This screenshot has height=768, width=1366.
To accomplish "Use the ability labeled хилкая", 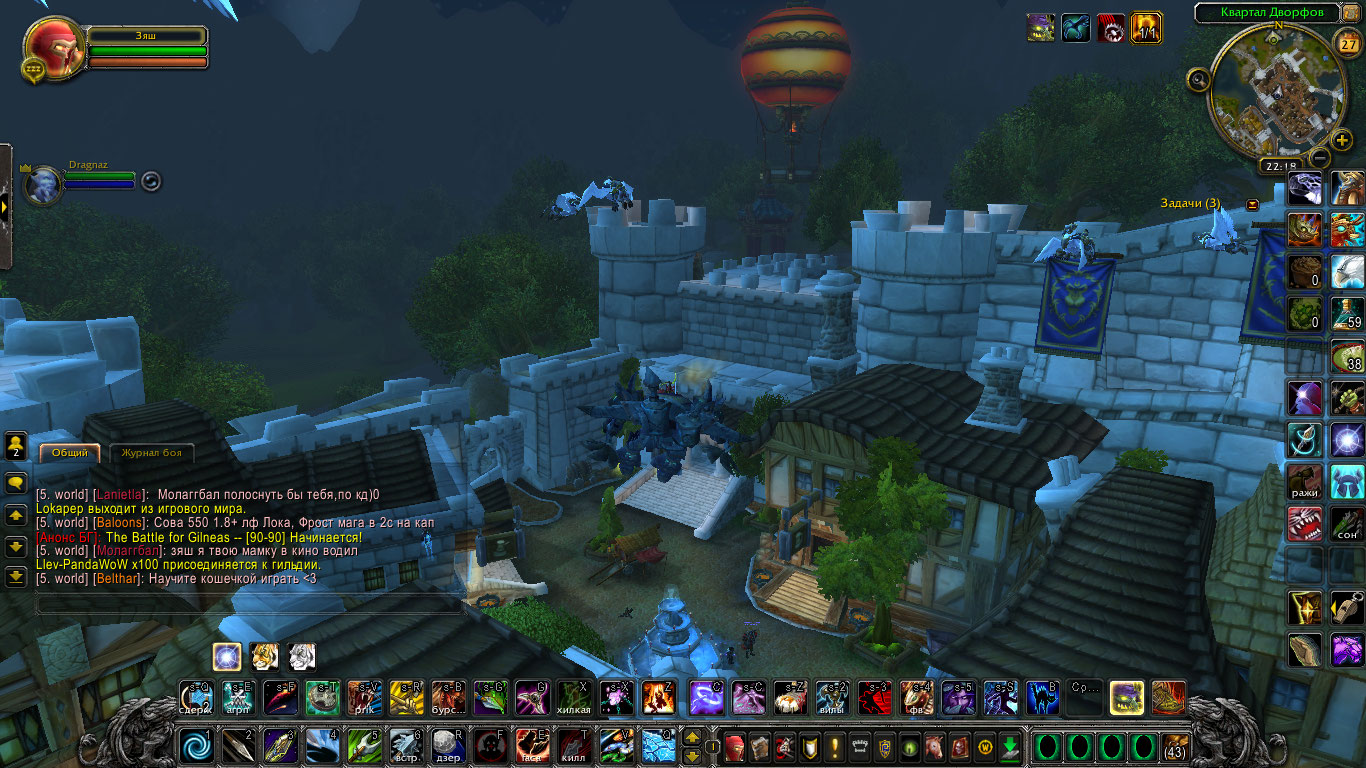I will (x=573, y=697).
